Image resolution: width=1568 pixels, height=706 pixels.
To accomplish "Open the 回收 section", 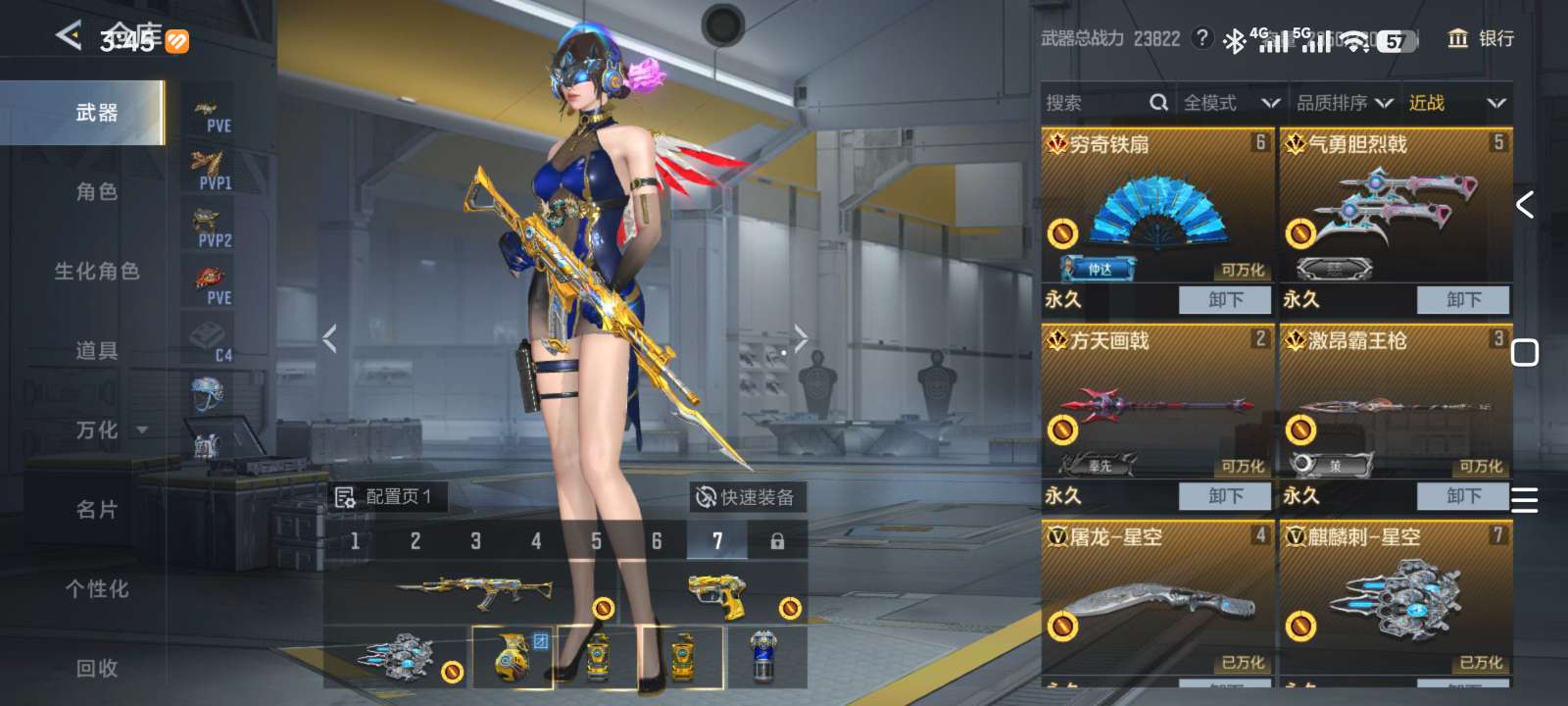I will pyautogui.click(x=96, y=669).
